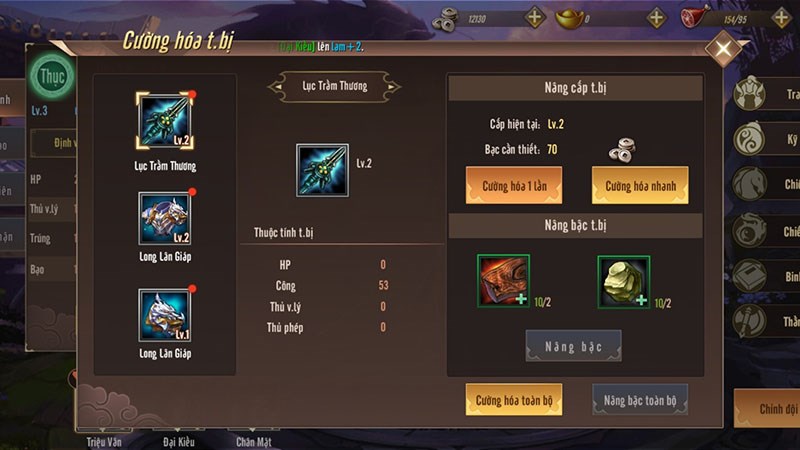Close the Cường hóa t.bị window
The image size is (800, 450).
pos(723,49)
